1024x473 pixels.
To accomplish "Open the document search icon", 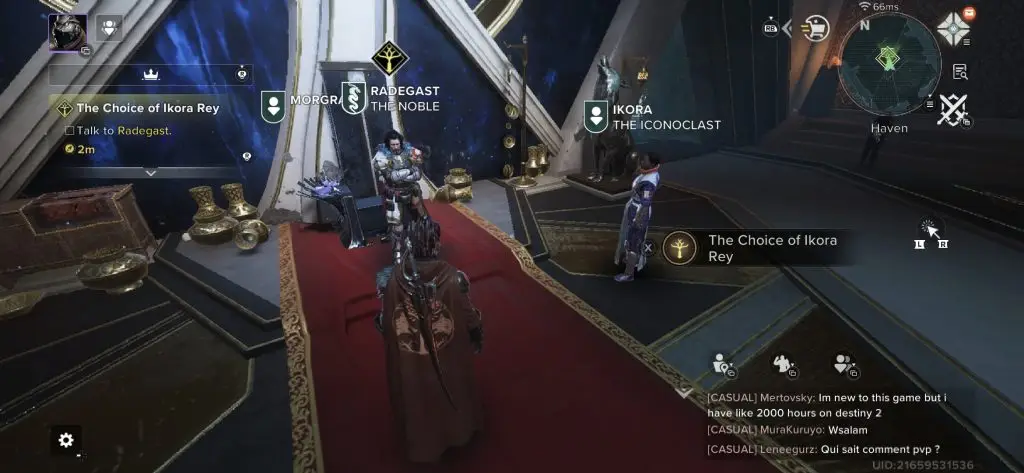I will coord(960,71).
